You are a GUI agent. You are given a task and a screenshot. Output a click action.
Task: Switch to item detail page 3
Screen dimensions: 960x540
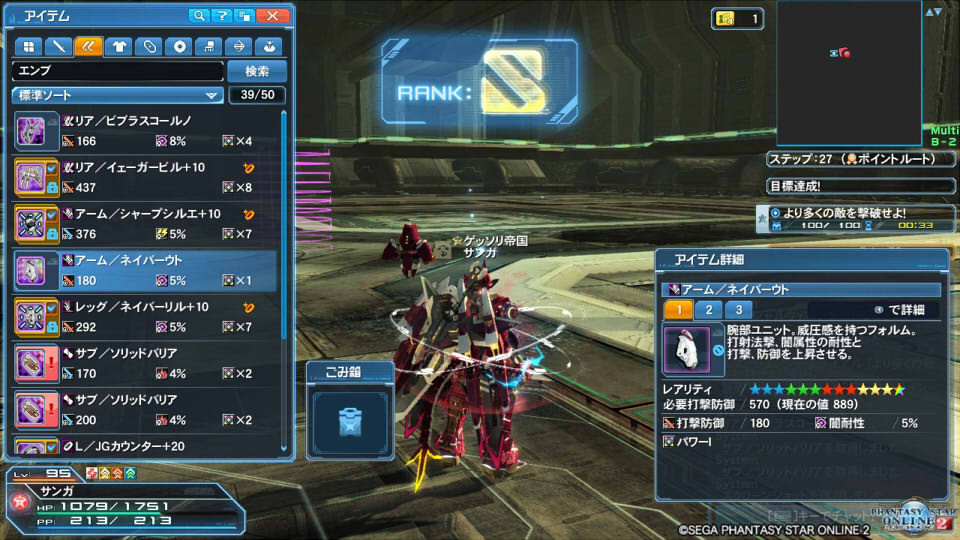738,310
